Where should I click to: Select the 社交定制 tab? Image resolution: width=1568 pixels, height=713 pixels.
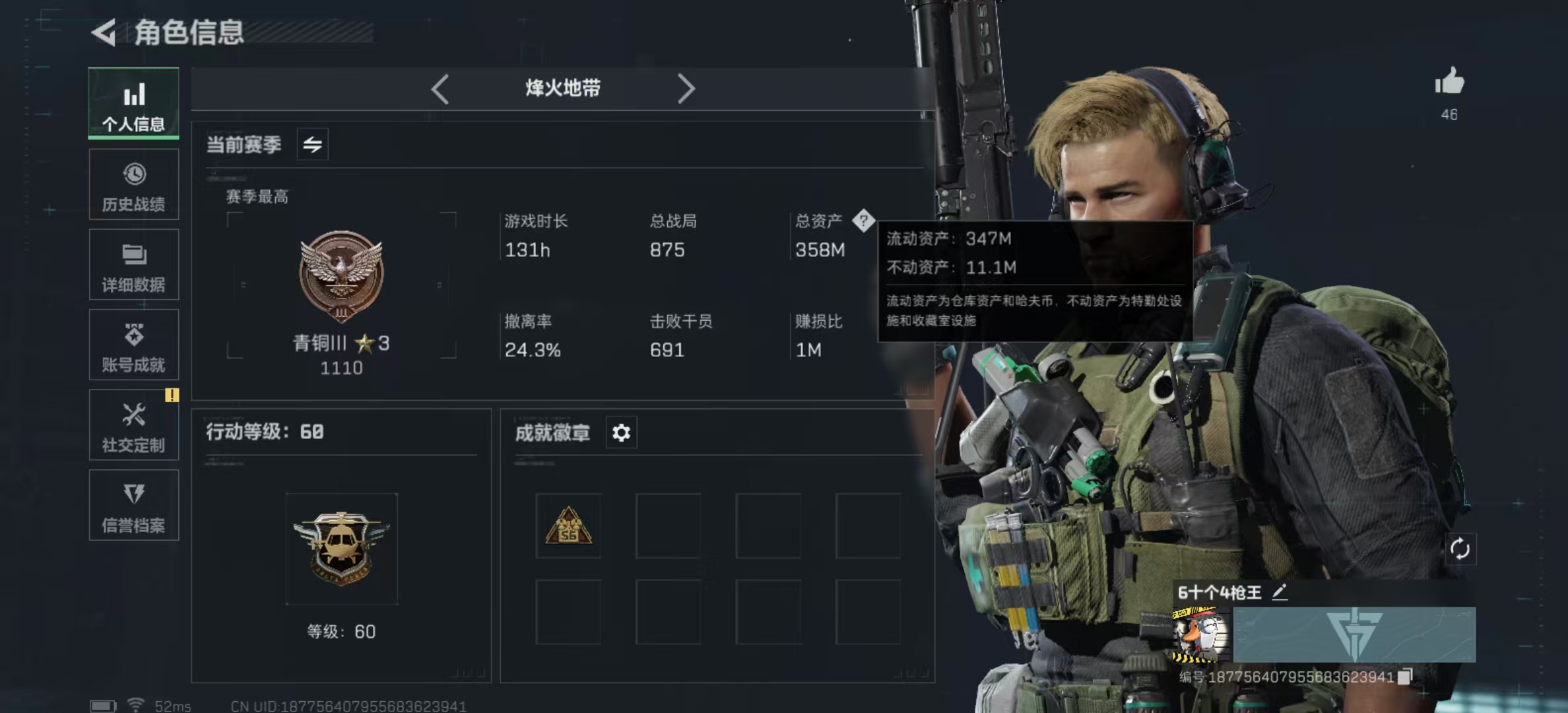coord(134,425)
